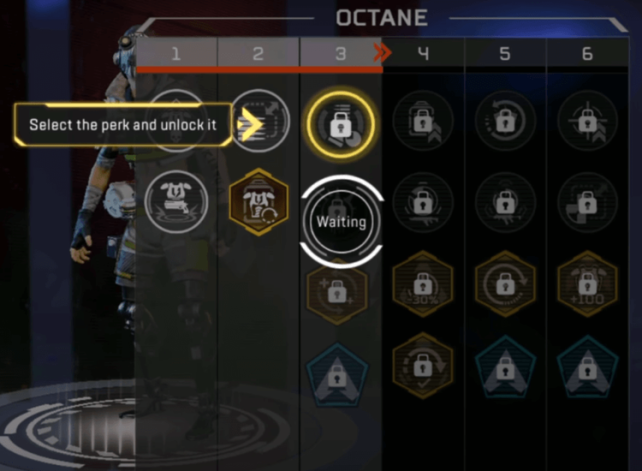Viewport: 642px width, 471px height.
Task: Switch to the level 4 column header
Action: click(x=423, y=54)
